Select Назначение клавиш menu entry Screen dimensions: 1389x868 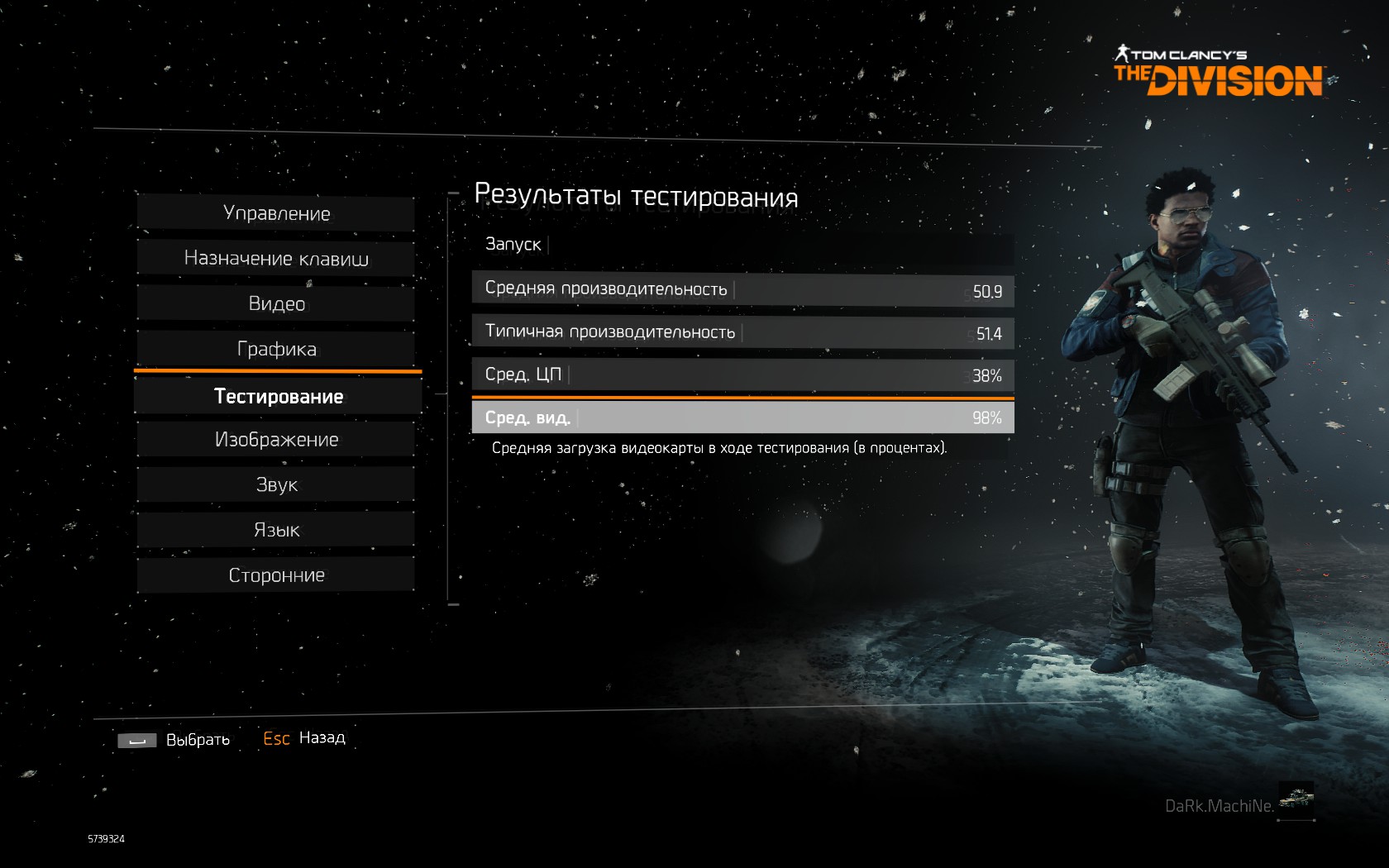click(276, 259)
